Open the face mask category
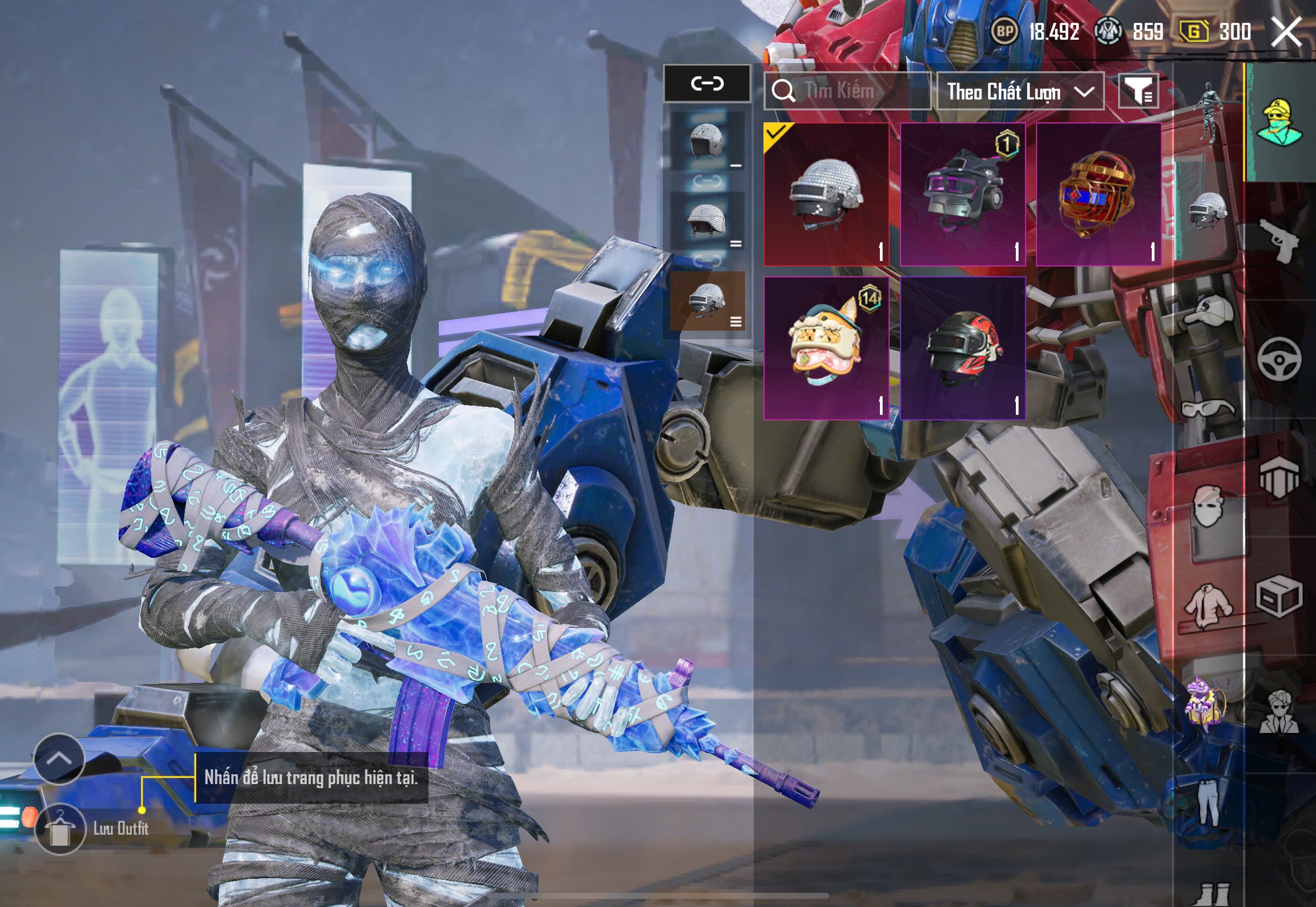 (x=1208, y=506)
